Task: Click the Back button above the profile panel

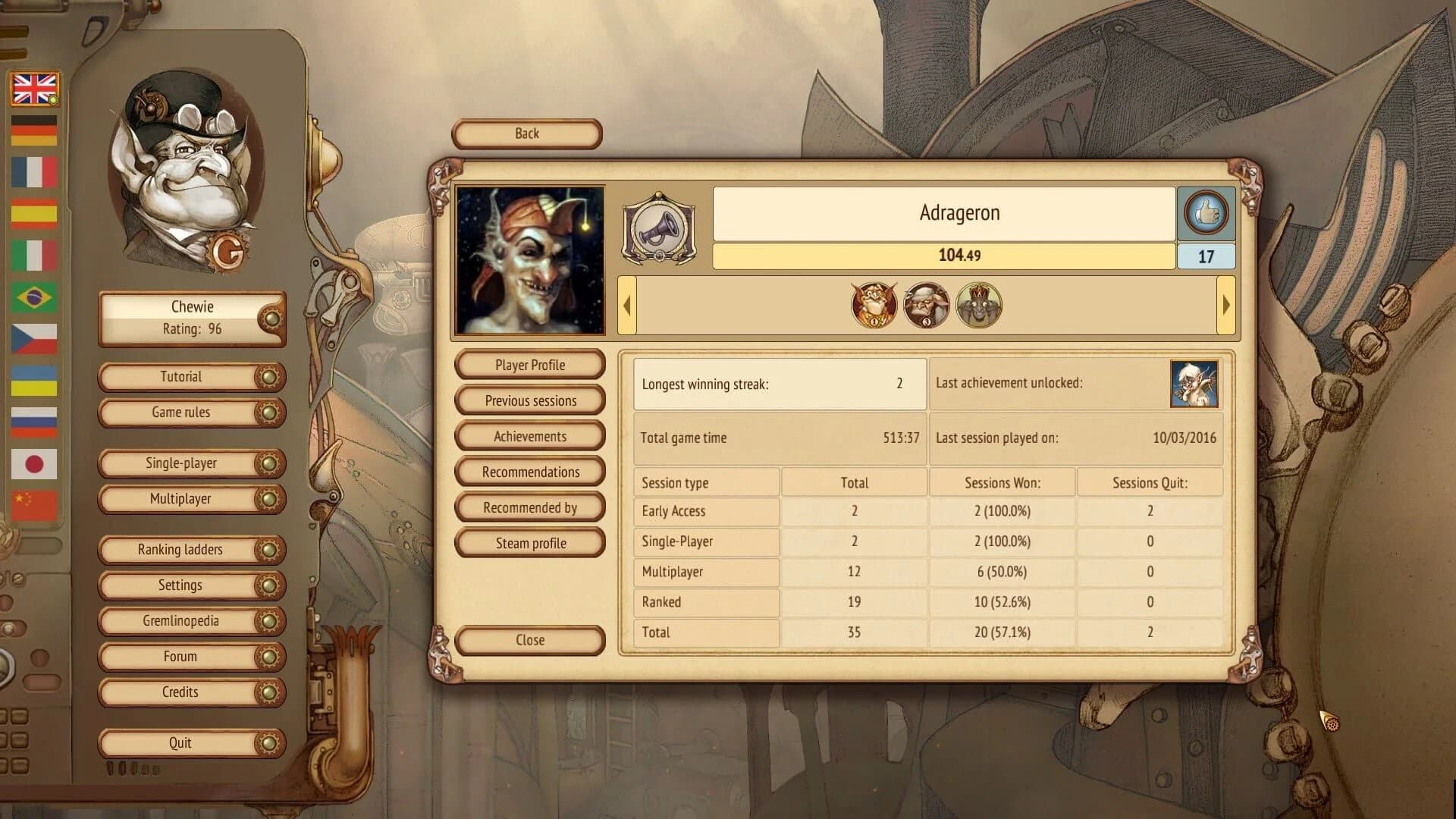Action: click(x=526, y=133)
